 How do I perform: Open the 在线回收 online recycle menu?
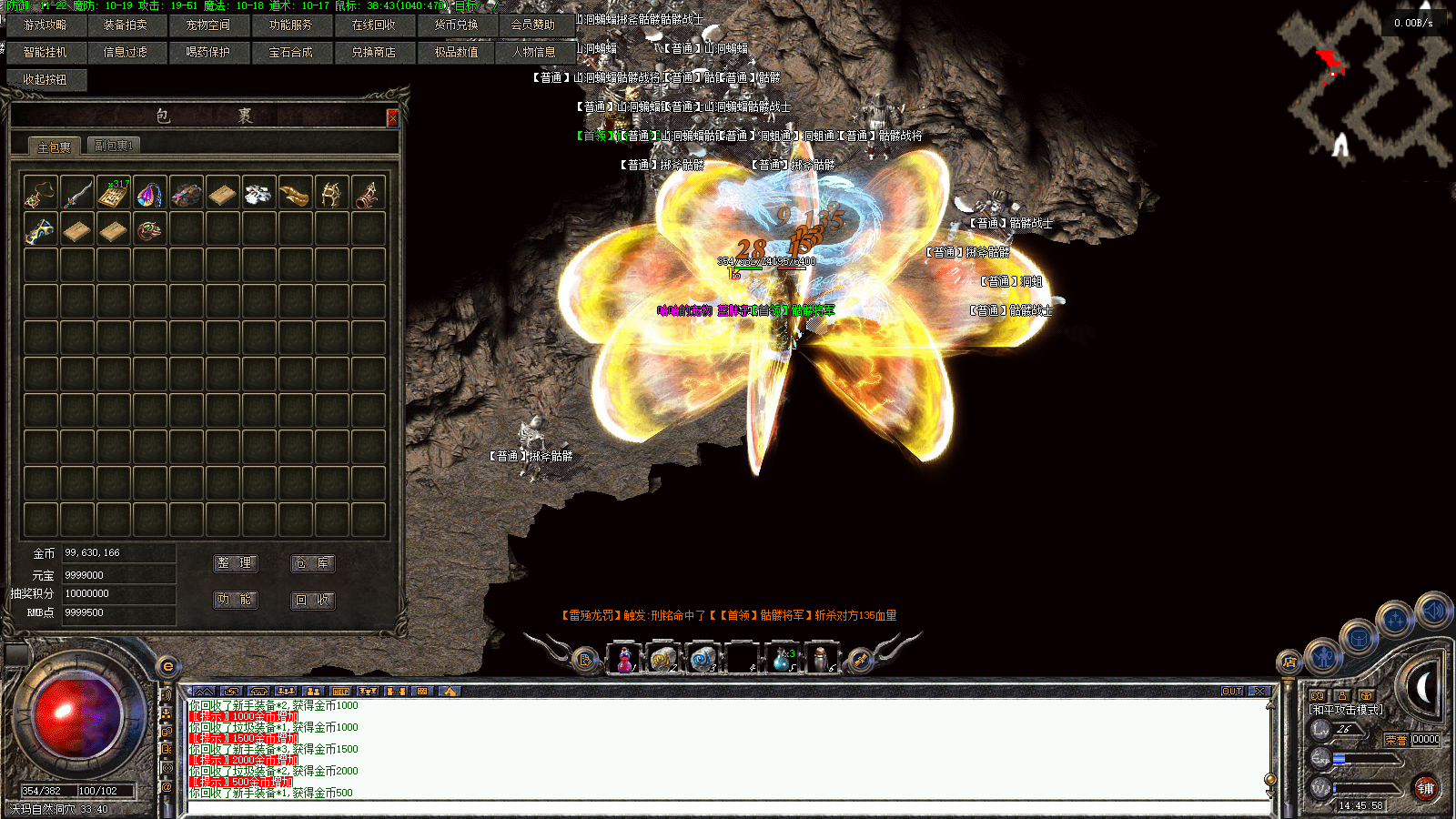(374, 25)
